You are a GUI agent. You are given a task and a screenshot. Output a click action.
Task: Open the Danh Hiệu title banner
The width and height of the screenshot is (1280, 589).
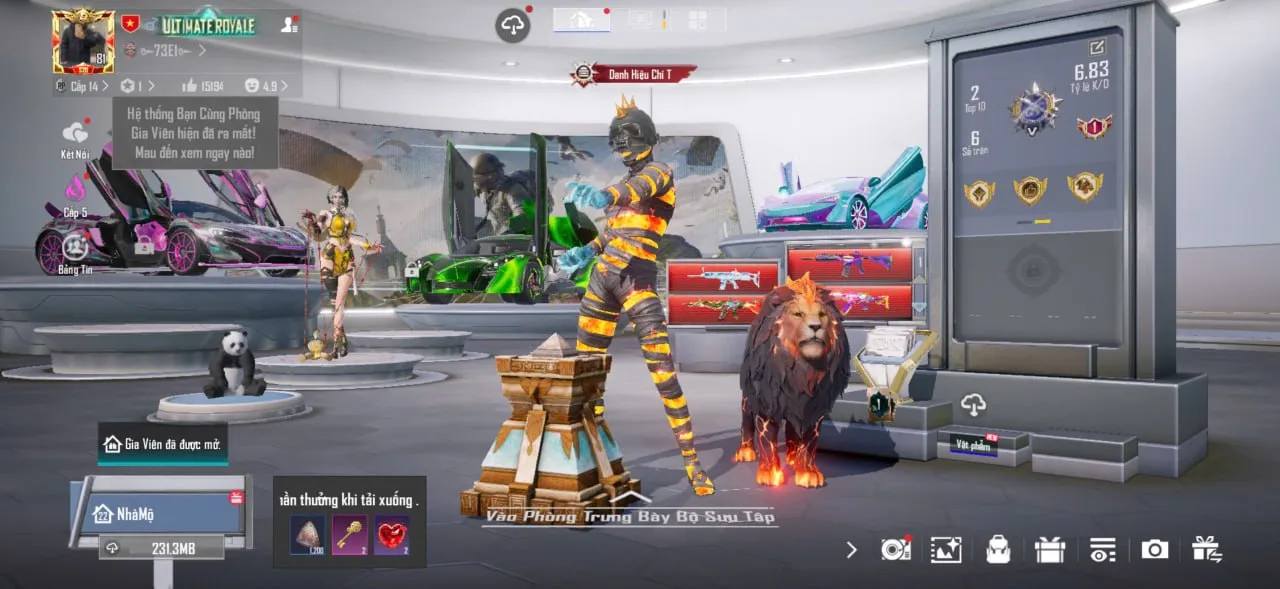pos(633,73)
